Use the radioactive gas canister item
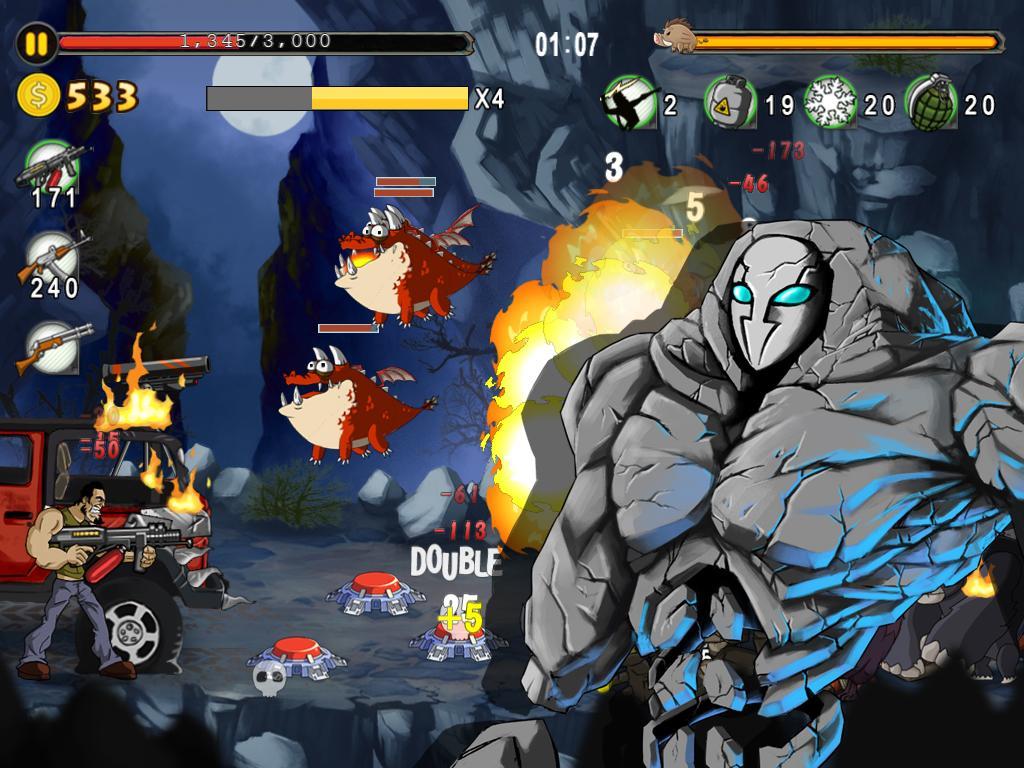 tap(731, 103)
